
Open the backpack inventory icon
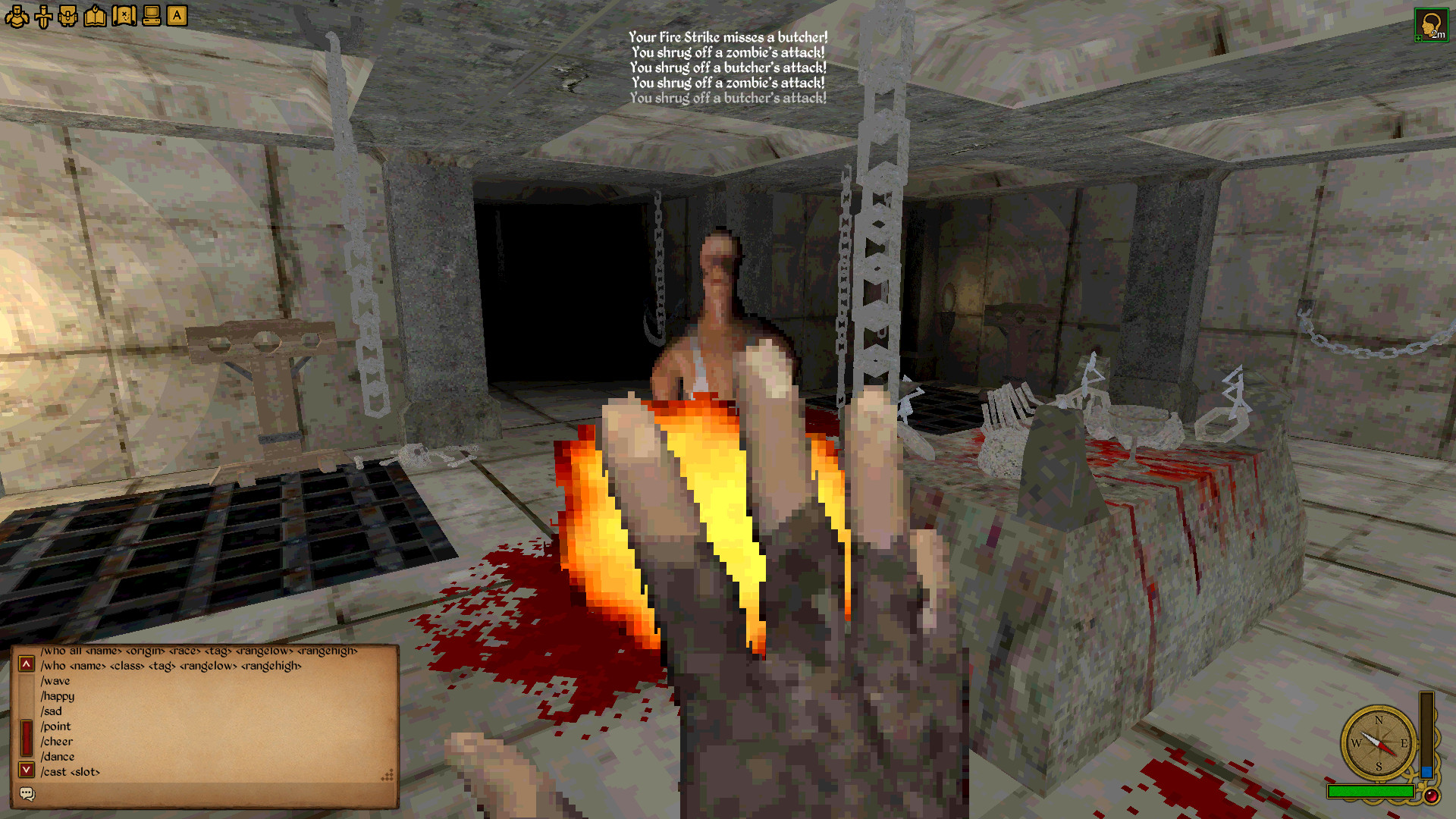(70, 15)
